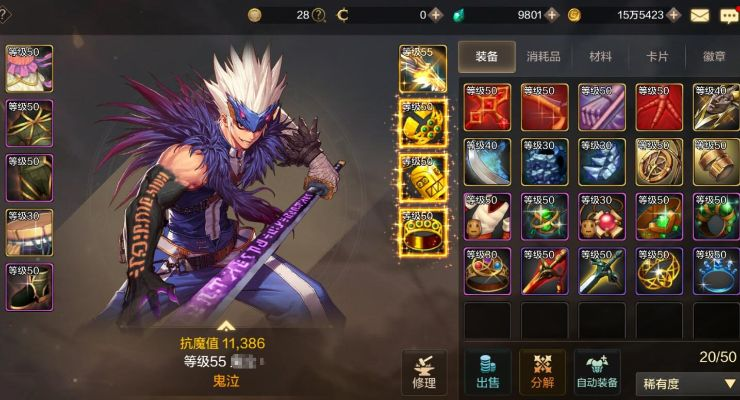The height and width of the screenshot is (400, 740).
Task: Select the equipped level 55 weapon slot
Action: (423, 68)
